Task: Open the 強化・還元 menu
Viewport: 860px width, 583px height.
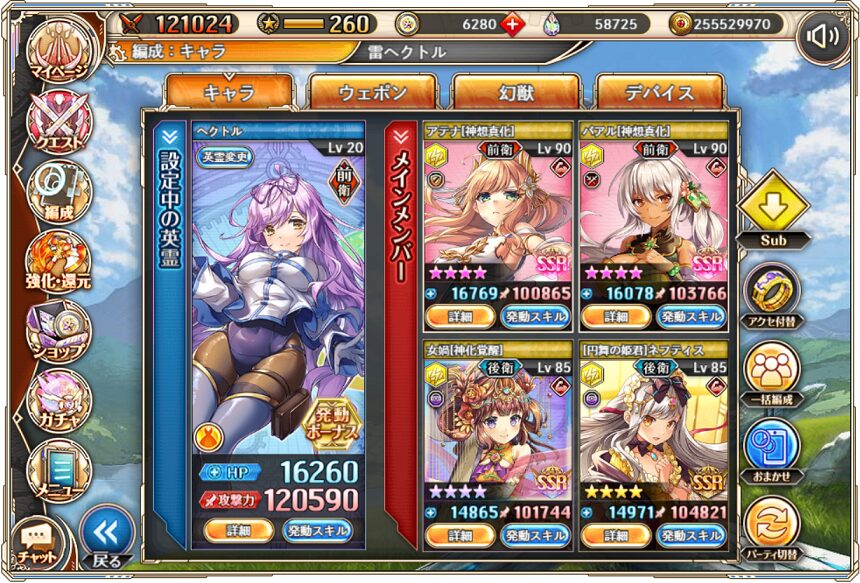Action: tap(57, 260)
